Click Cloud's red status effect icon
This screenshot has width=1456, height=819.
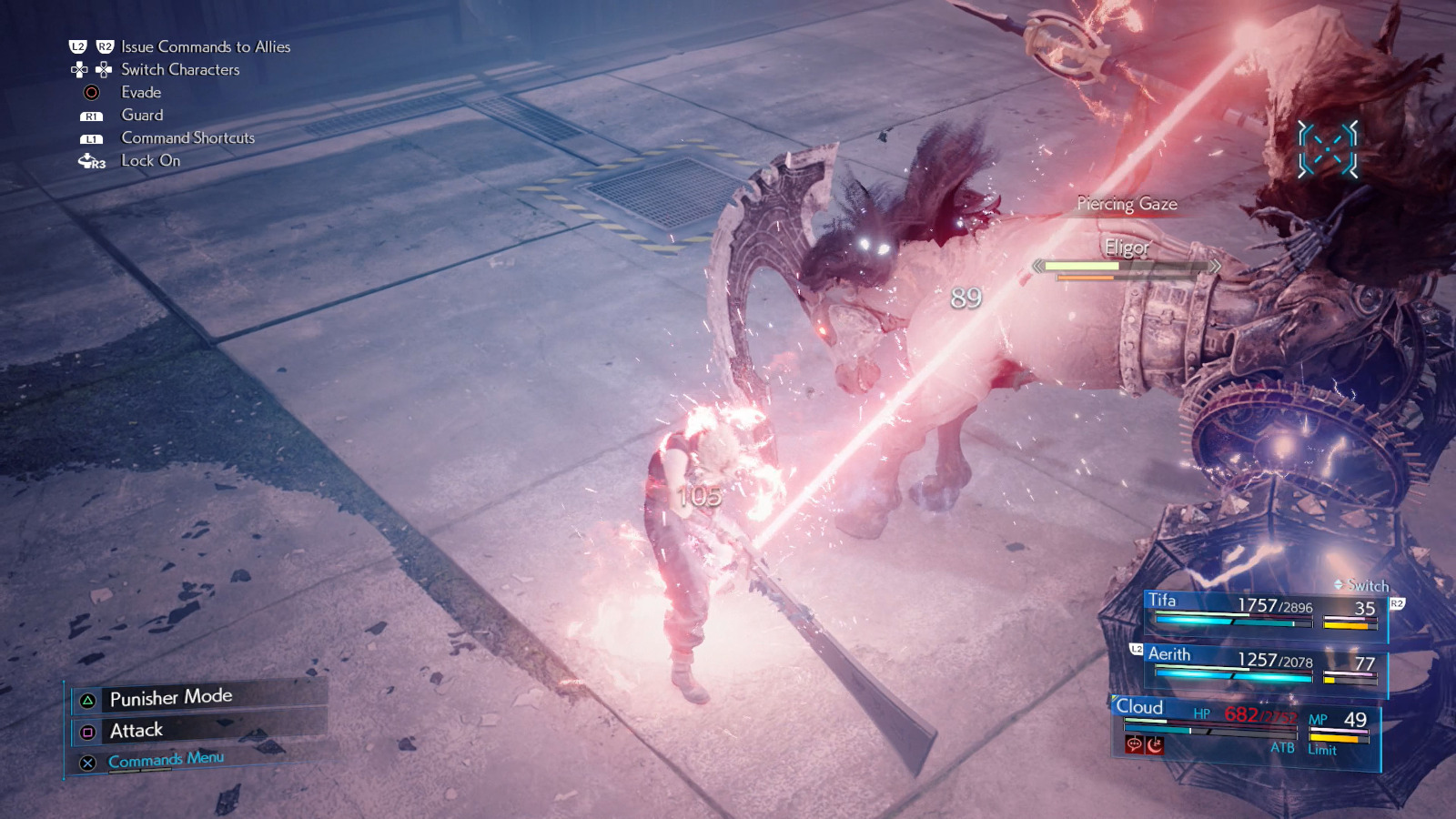[x=1135, y=745]
